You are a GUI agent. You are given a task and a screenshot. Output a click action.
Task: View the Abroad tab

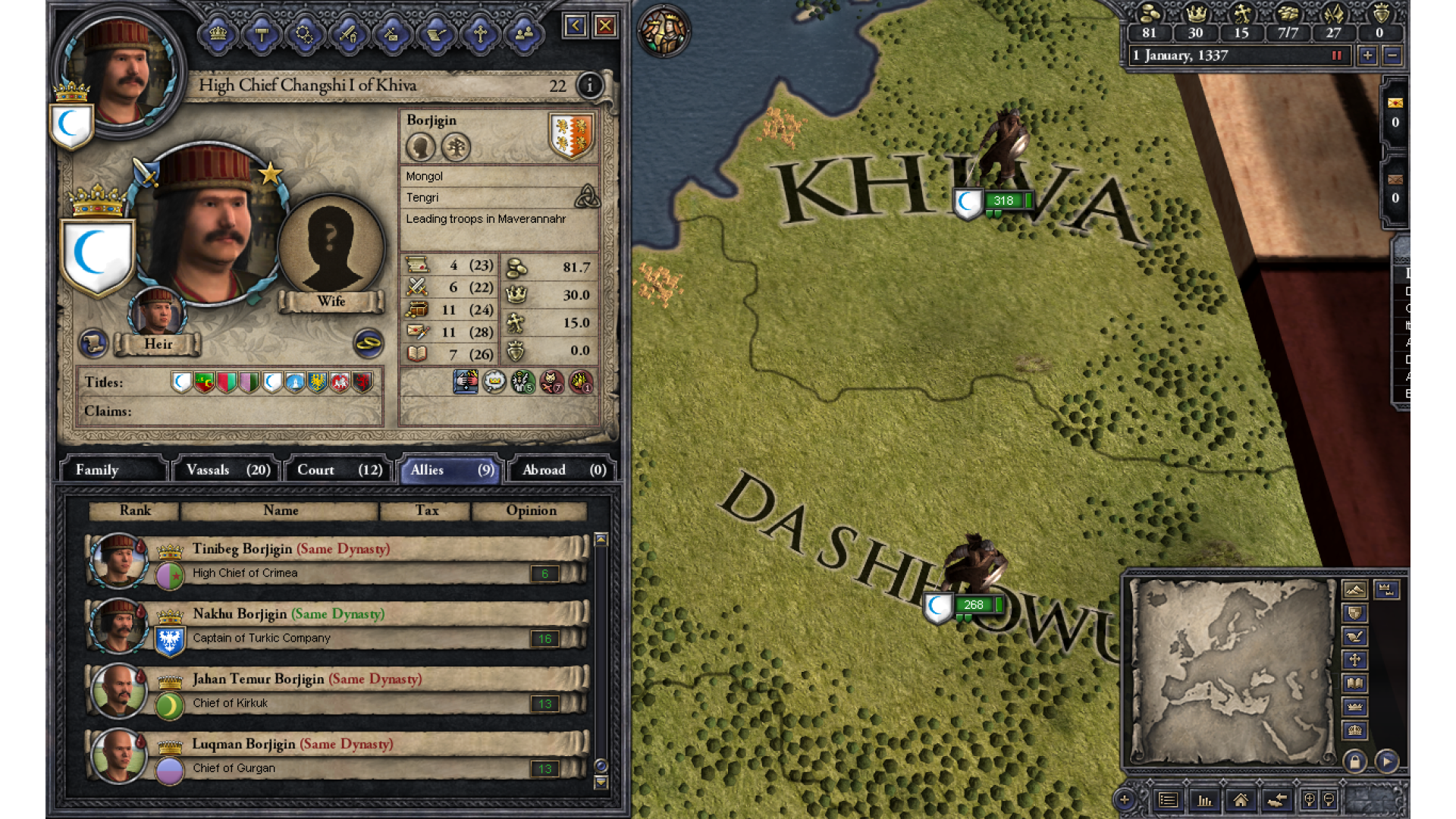tap(563, 470)
